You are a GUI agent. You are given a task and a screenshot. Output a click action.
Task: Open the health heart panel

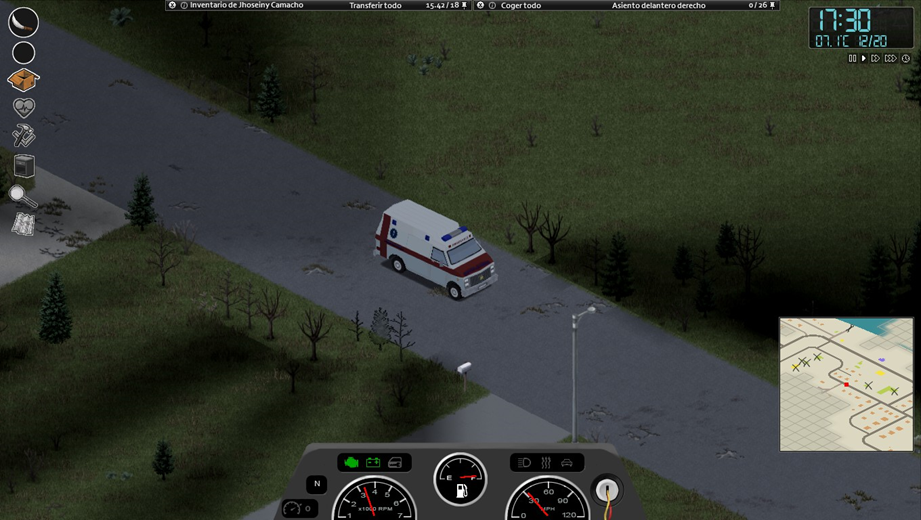click(x=23, y=107)
